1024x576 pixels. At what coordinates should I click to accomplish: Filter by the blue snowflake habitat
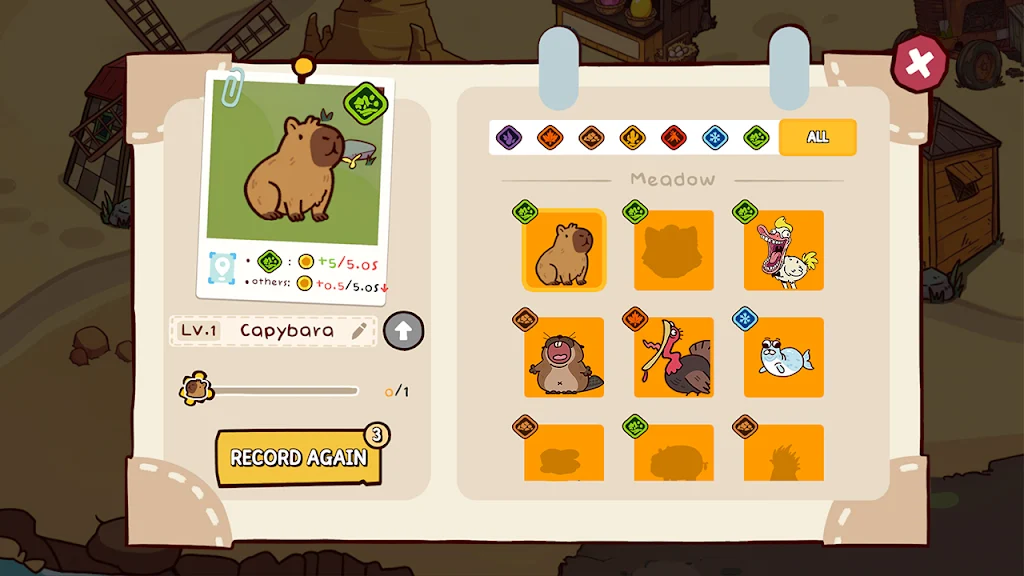[x=714, y=137]
